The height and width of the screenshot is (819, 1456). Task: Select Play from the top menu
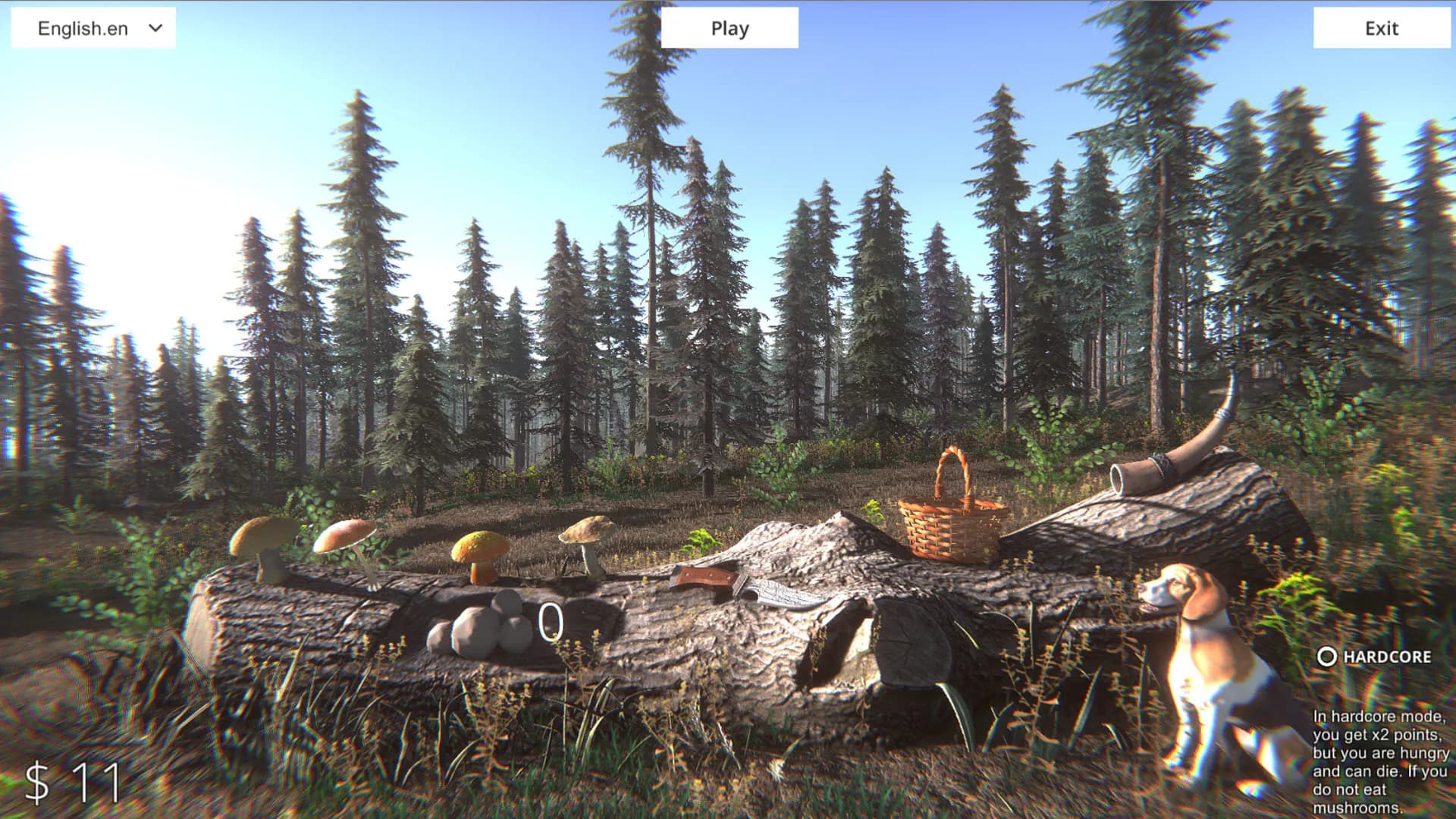(730, 28)
